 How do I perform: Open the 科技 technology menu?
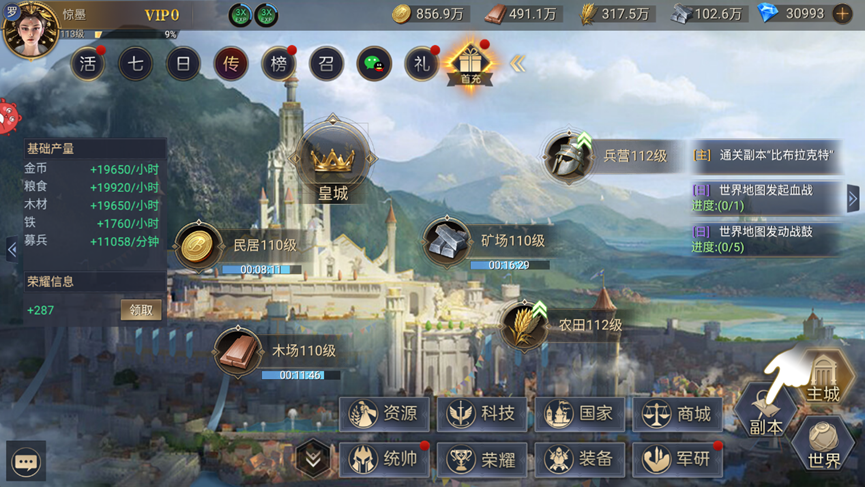(483, 413)
